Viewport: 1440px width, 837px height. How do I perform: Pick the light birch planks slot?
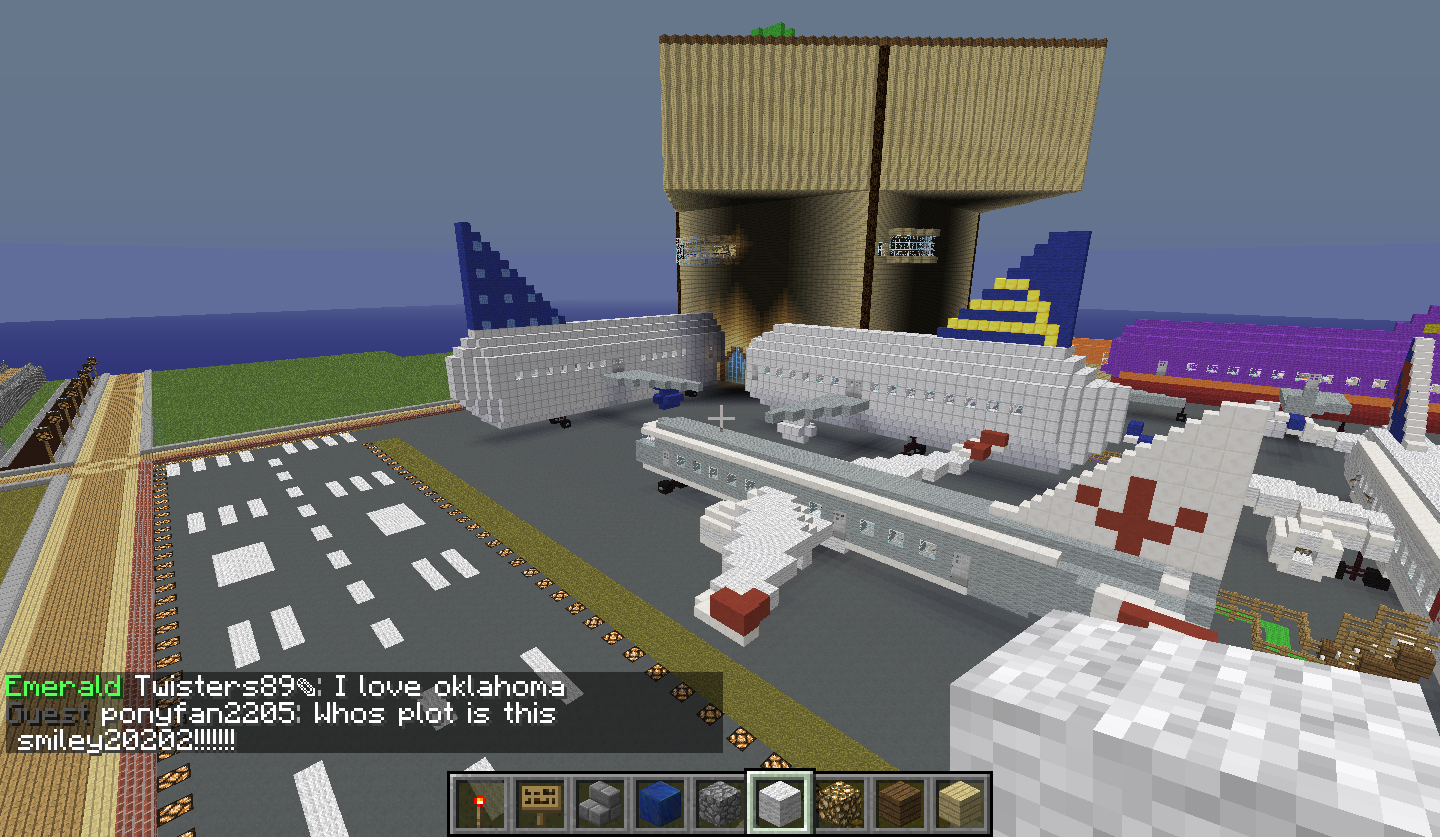point(960,802)
